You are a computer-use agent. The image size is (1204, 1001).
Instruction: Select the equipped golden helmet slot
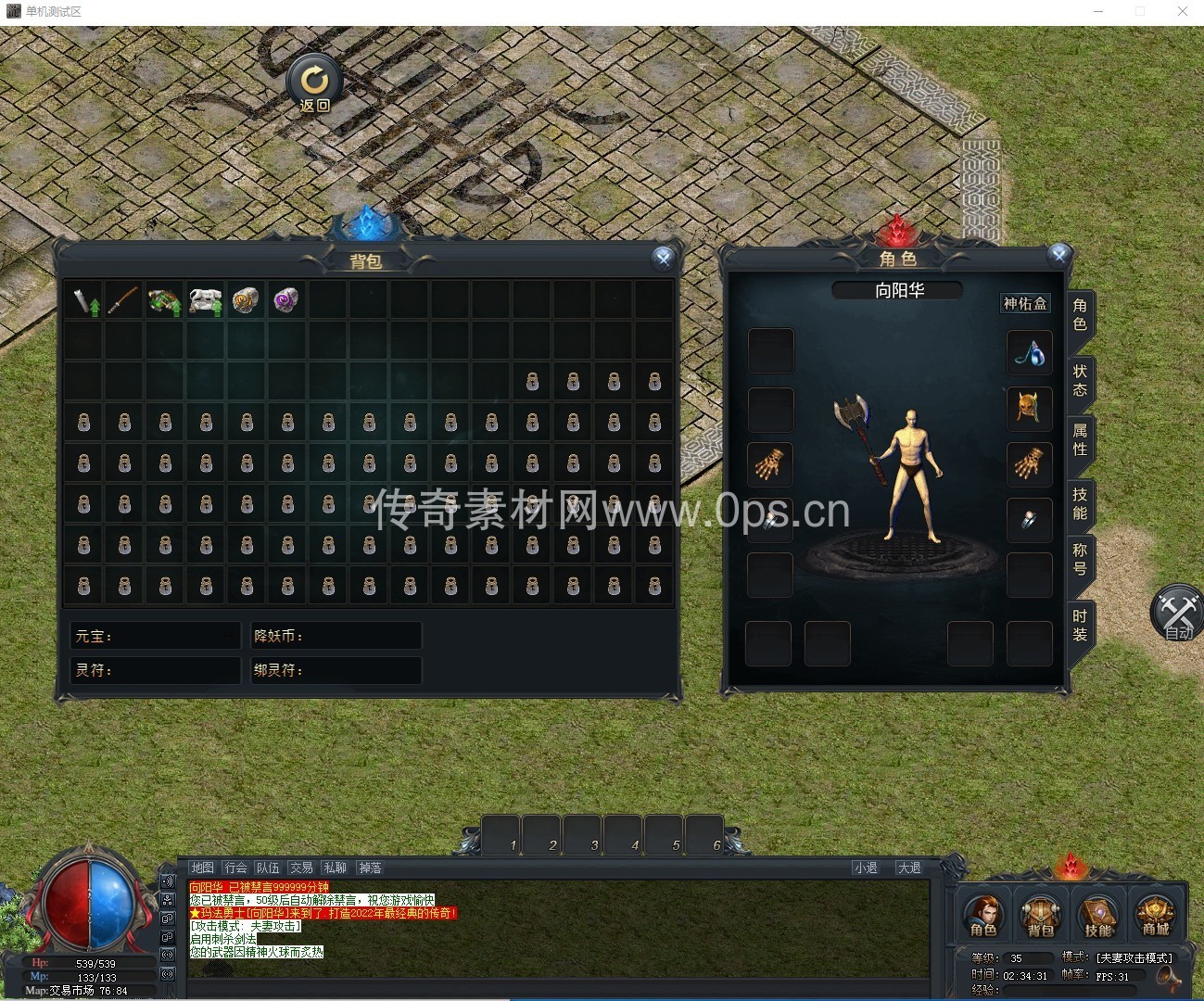(1029, 408)
